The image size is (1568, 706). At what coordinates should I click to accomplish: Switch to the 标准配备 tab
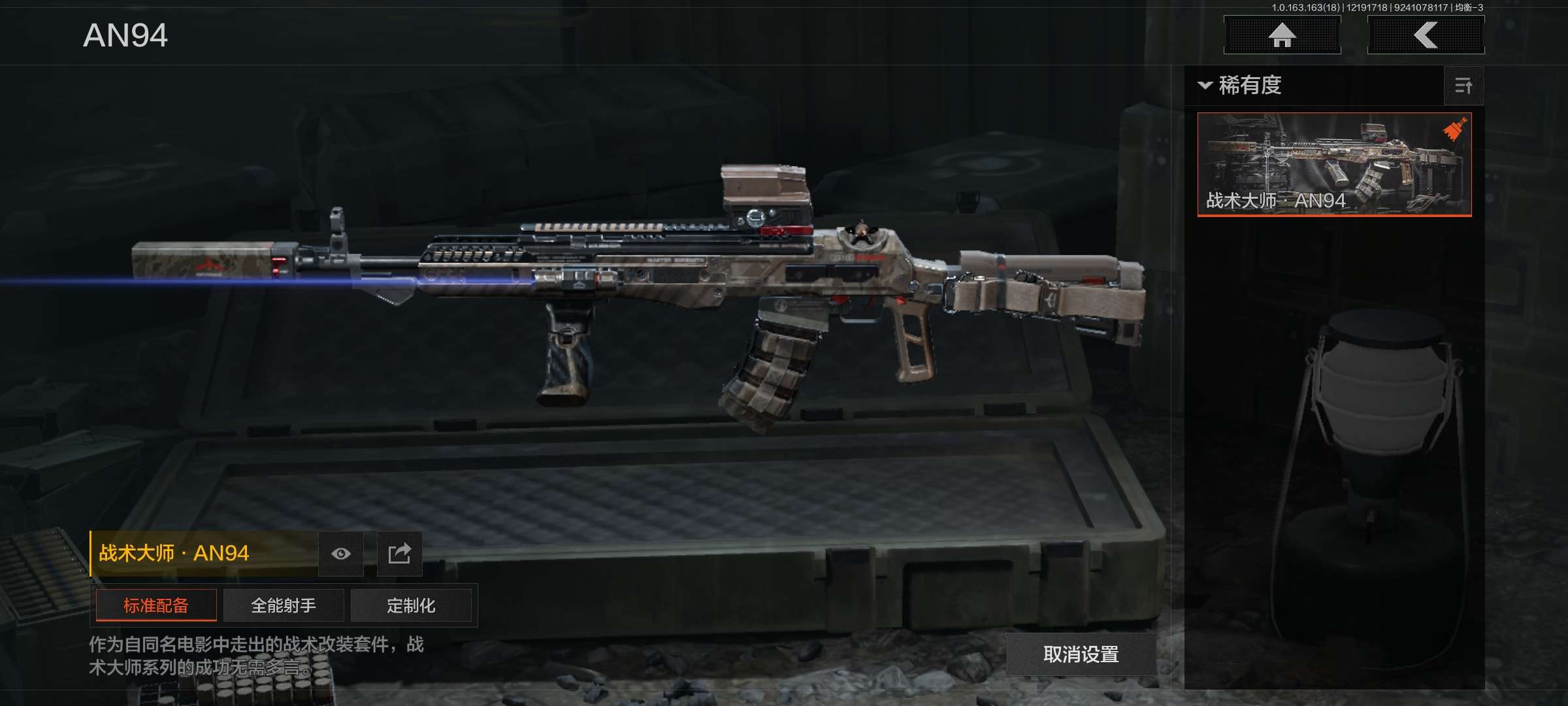click(x=156, y=605)
